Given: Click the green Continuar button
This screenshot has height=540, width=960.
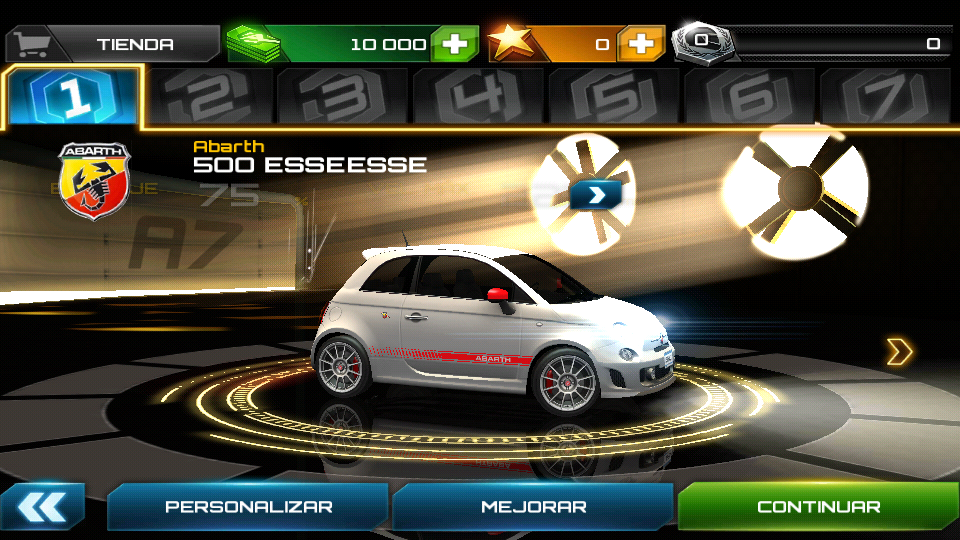Looking at the screenshot, I should pyautogui.click(x=818, y=507).
